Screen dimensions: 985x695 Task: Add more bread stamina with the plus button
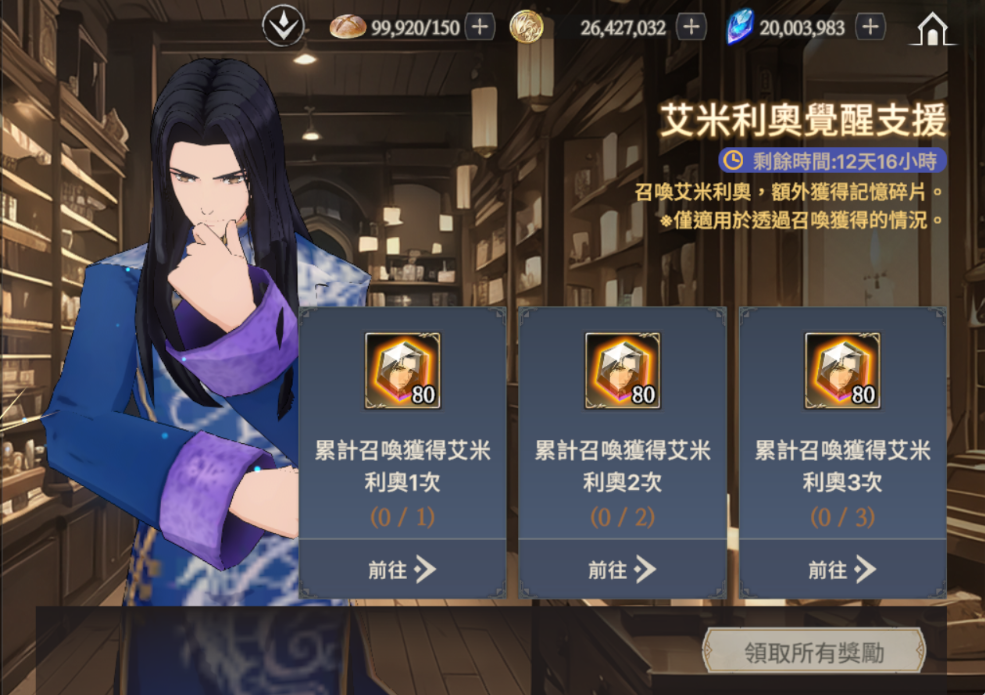coord(479,27)
